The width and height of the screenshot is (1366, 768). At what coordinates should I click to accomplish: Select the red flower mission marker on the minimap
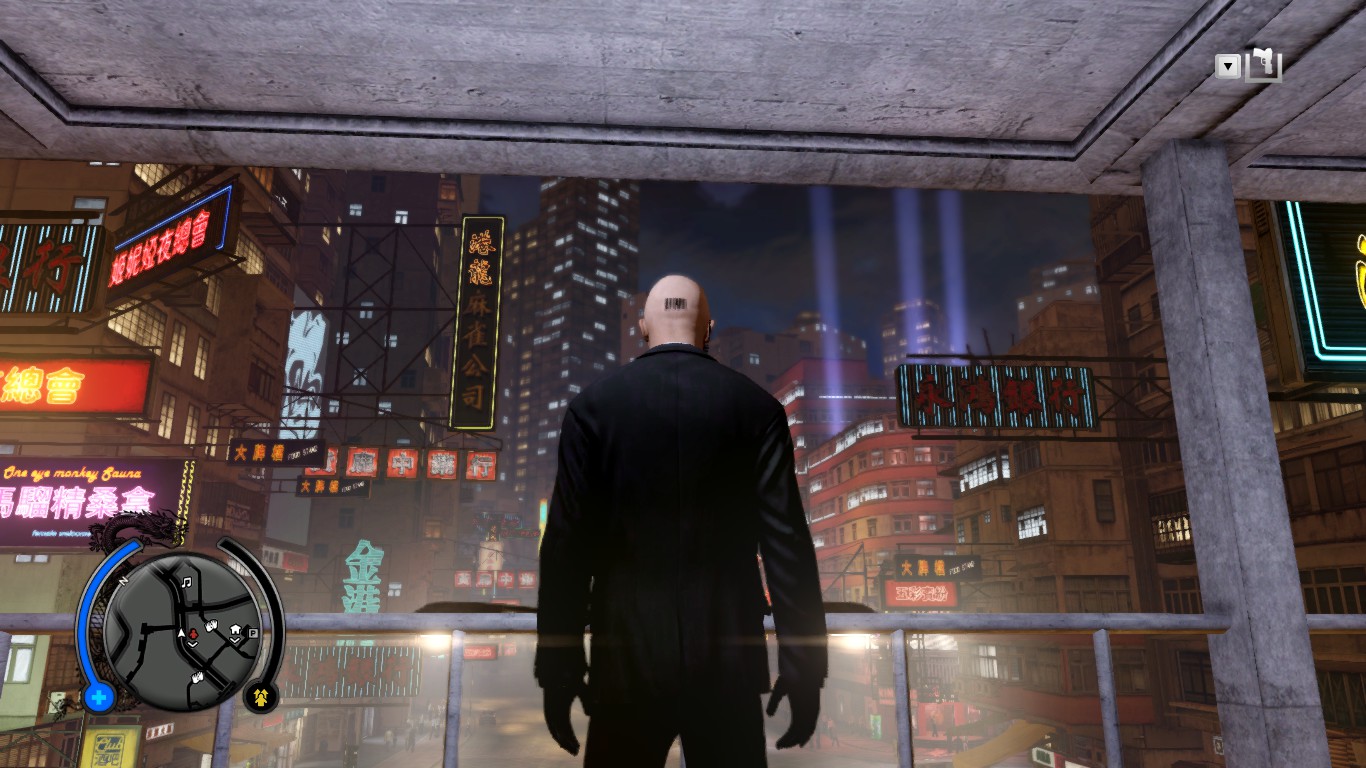193,634
